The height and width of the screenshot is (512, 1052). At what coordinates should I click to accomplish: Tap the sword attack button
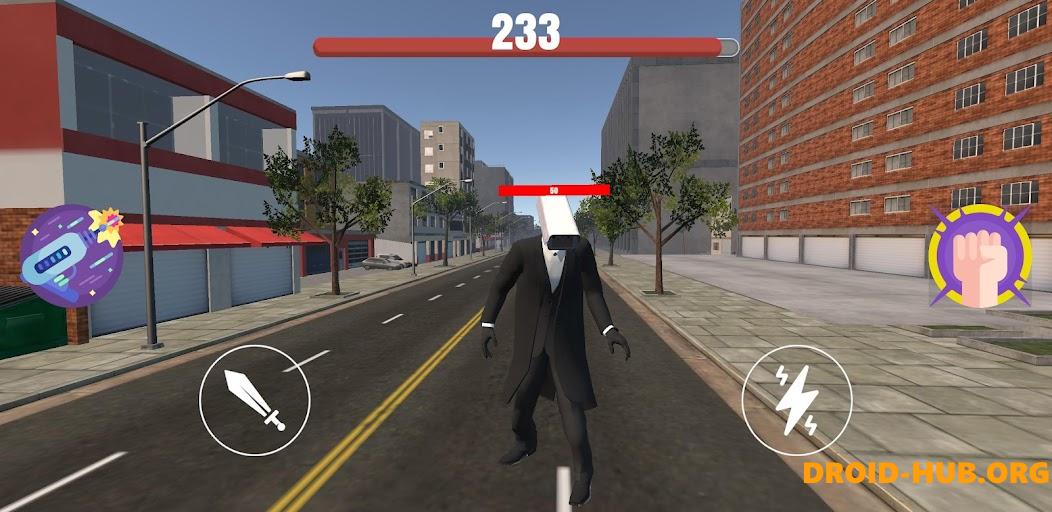255,400
